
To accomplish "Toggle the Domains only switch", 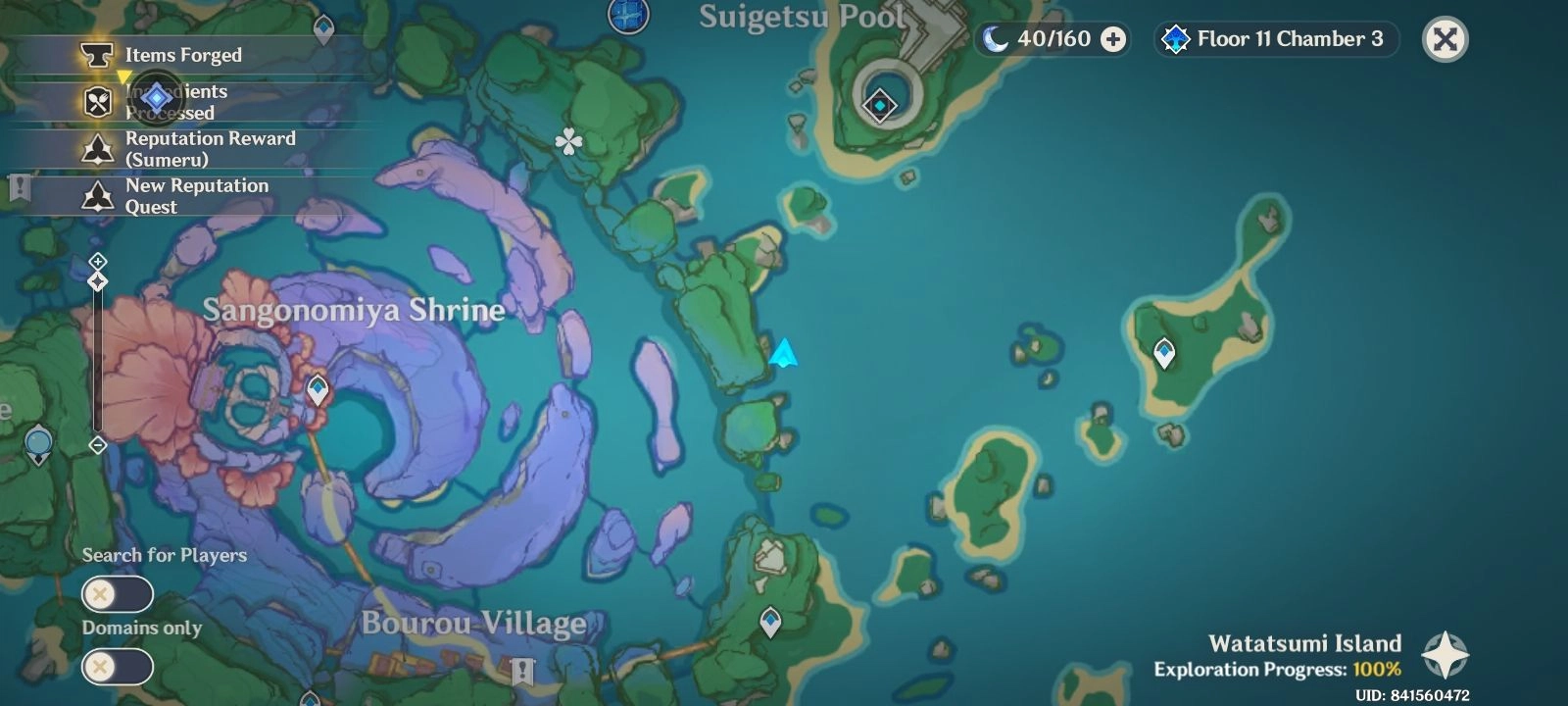I will [117, 667].
